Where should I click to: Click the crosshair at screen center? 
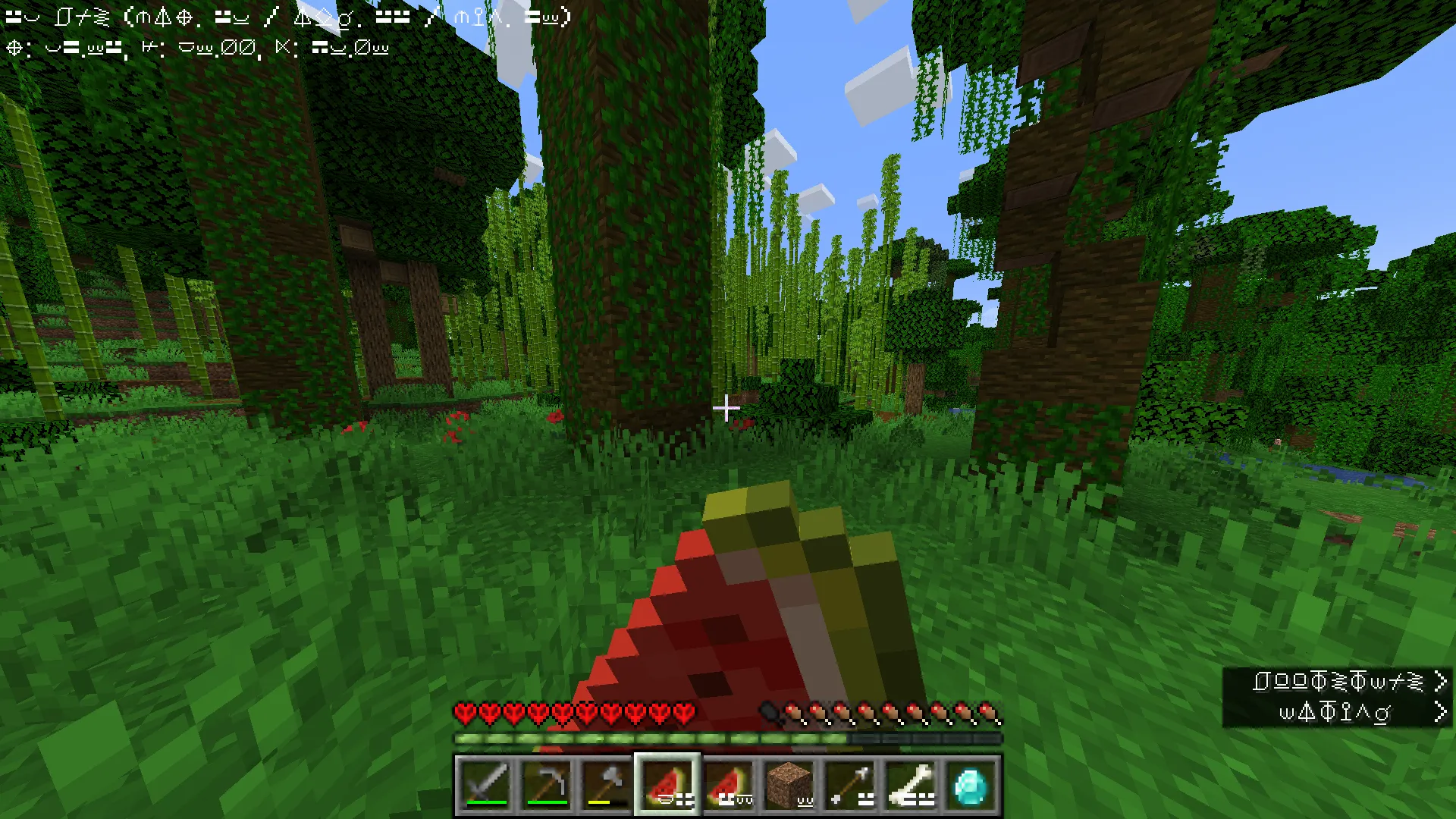click(728, 409)
